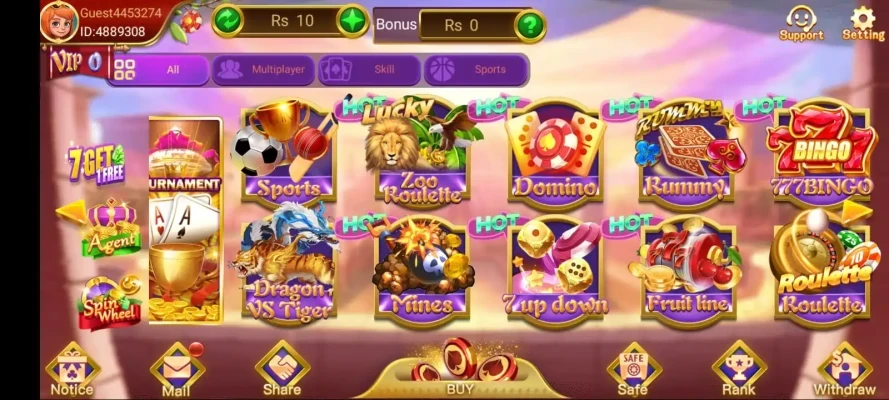Switch to the Multiplayer tab

point(263,70)
